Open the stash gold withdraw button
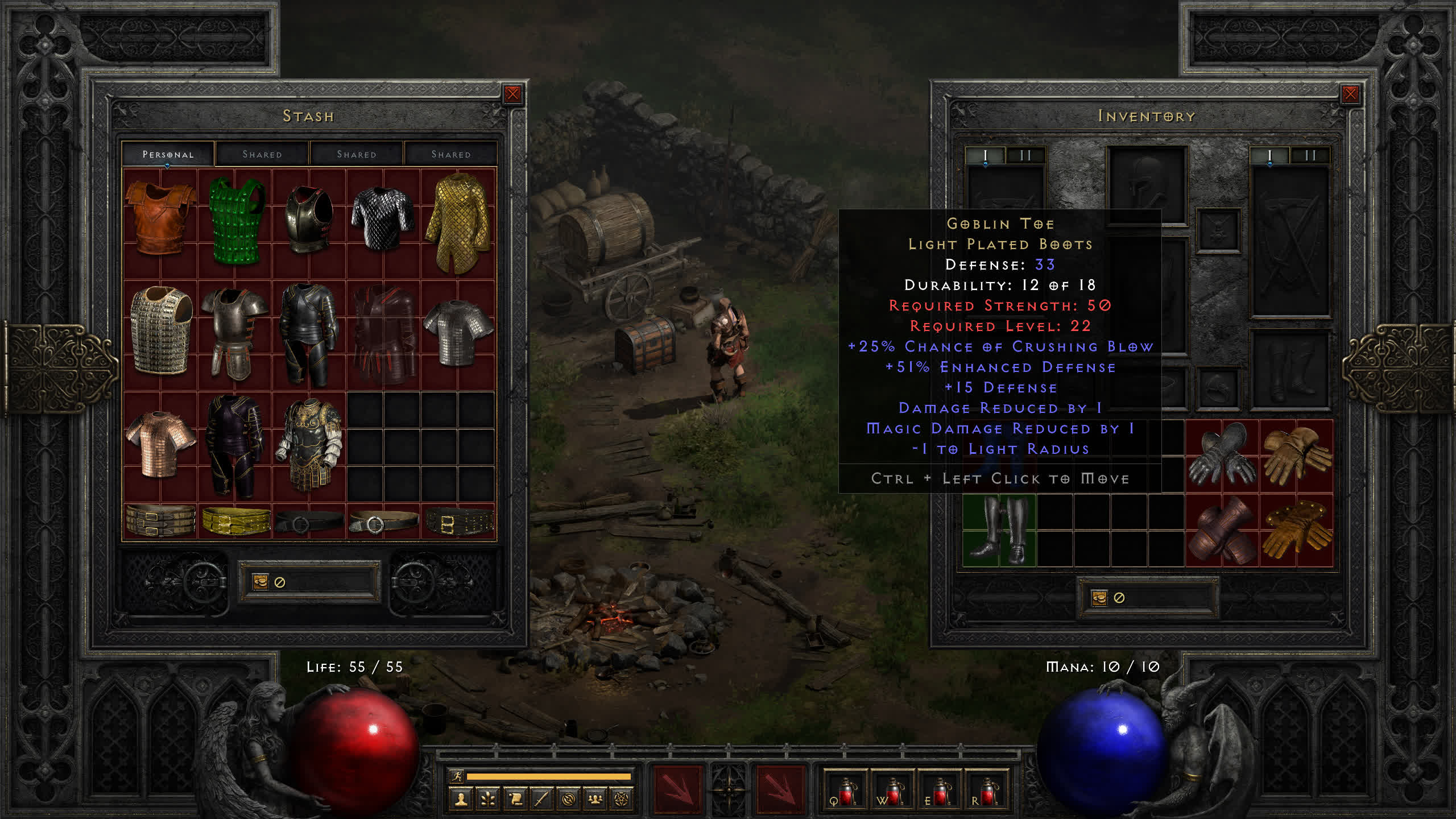The height and width of the screenshot is (819, 1456). (x=260, y=582)
